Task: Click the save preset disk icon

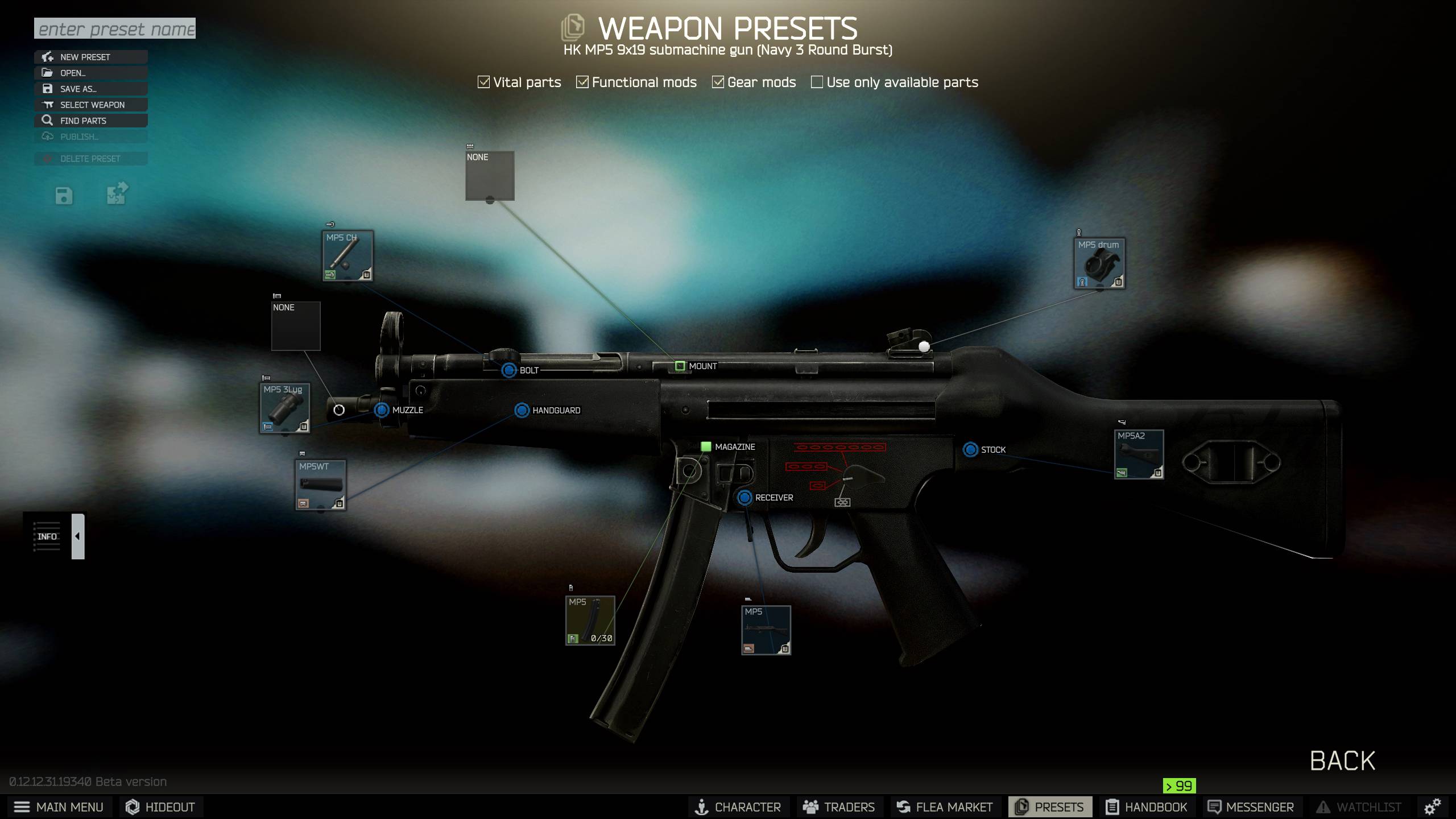Action: pos(64,195)
